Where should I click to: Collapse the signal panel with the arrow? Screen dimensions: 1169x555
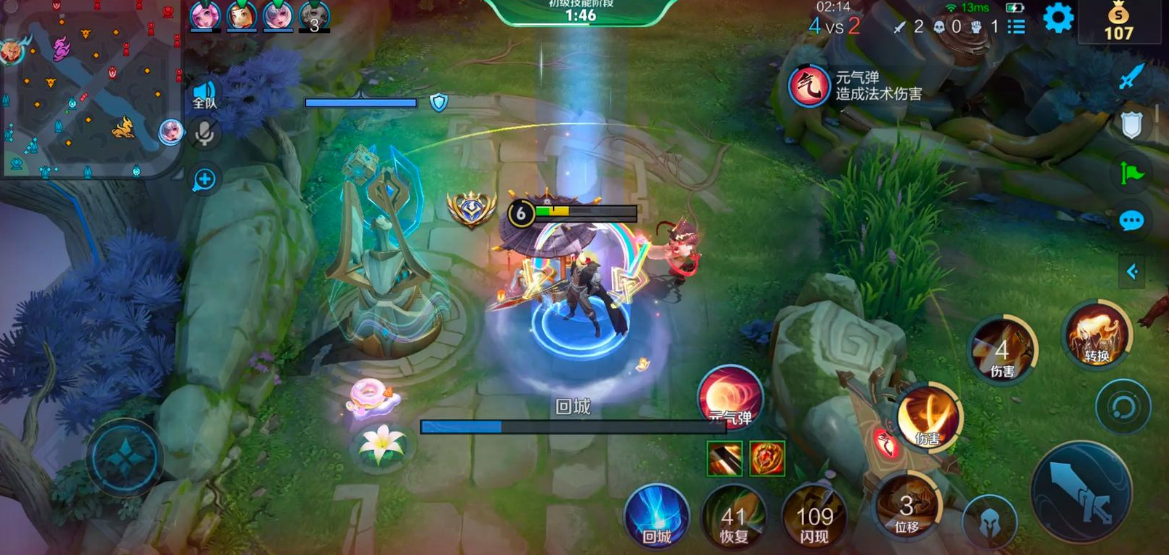tap(1132, 271)
